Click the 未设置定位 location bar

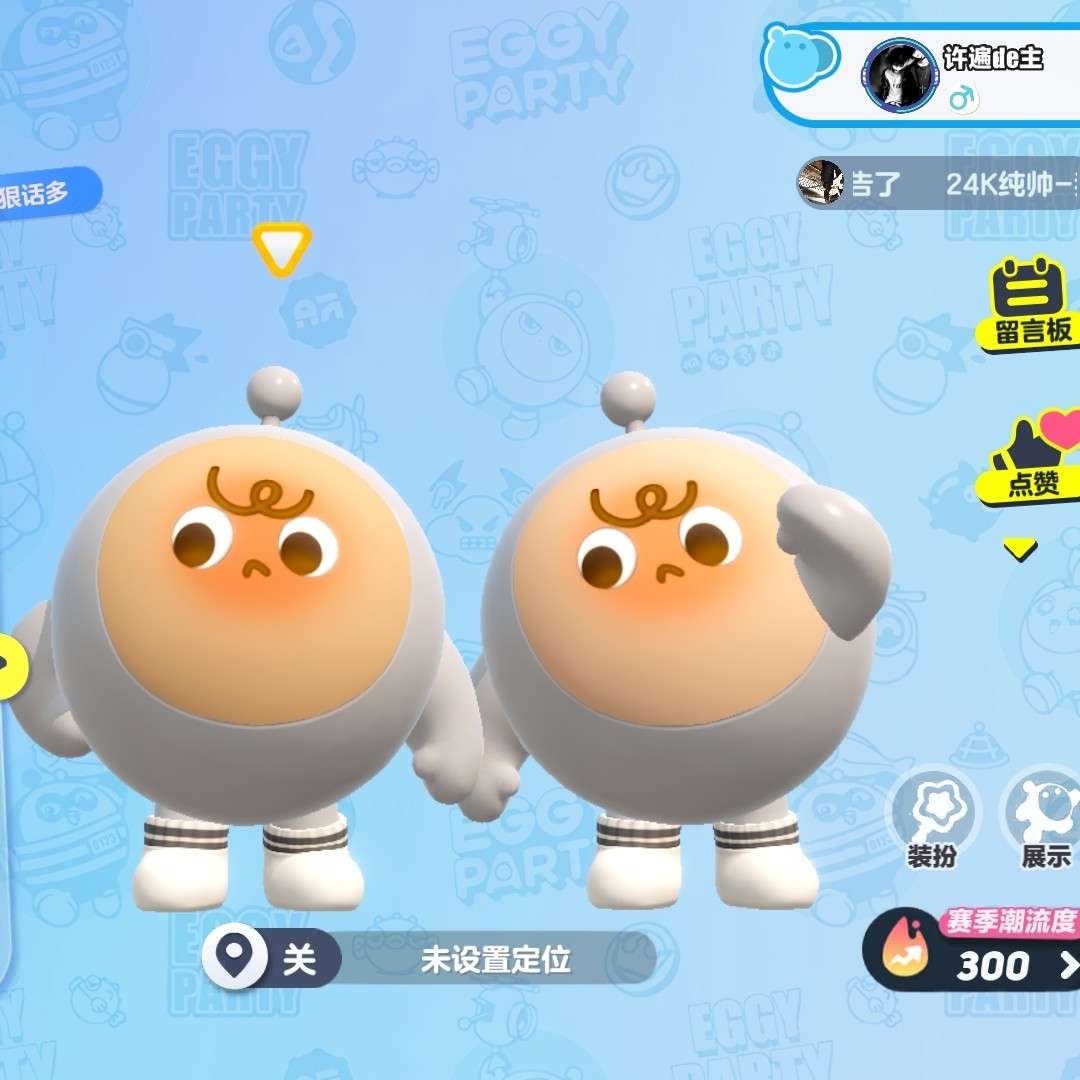pyautogui.click(x=495, y=961)
